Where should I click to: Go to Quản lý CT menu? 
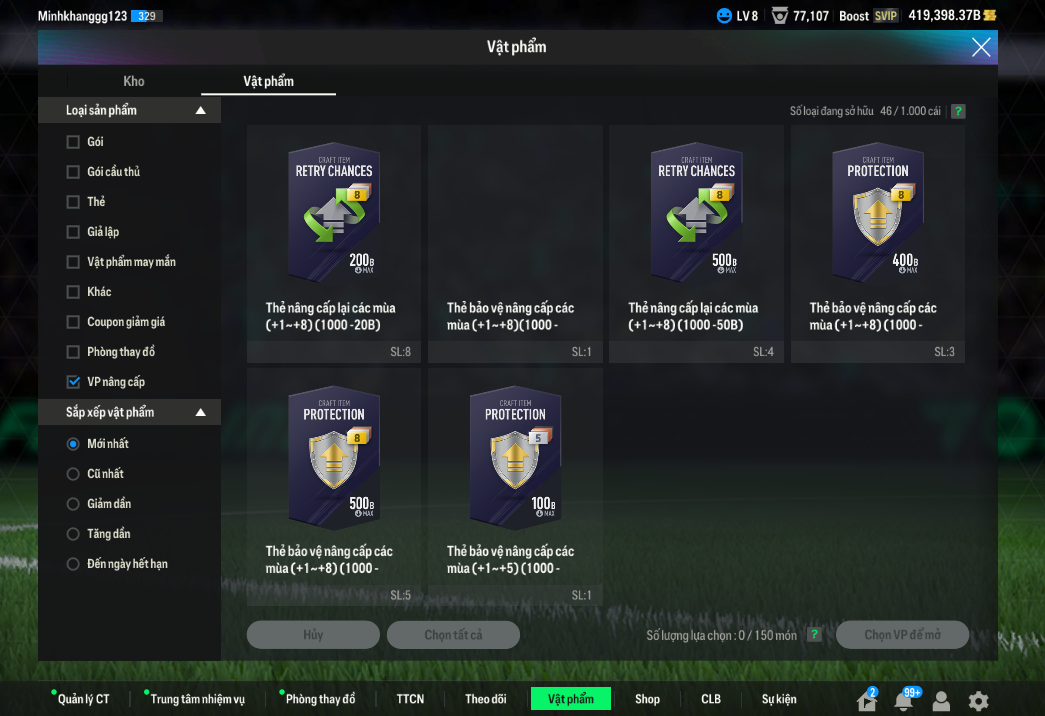[x=83, y=699]
